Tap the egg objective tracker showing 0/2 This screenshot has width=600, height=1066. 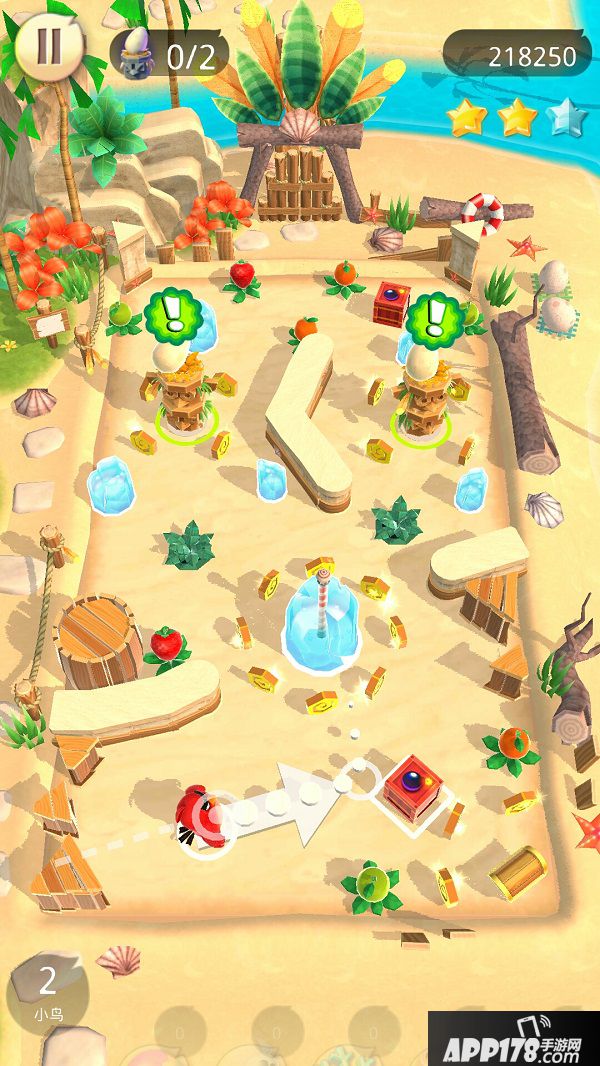pyautogui.click(x=169, y=54)
